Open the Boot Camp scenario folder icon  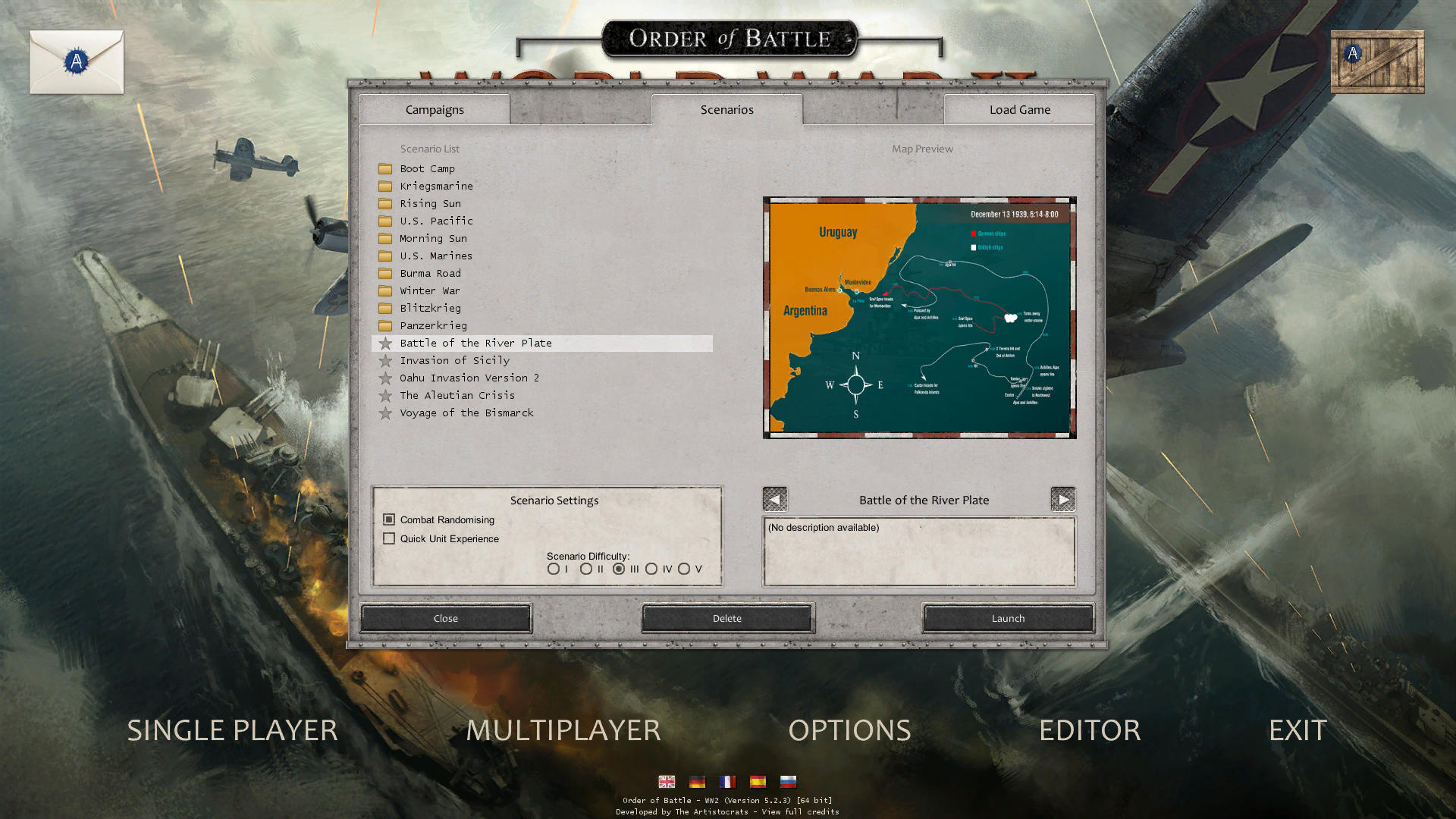(x=387, y=168)
